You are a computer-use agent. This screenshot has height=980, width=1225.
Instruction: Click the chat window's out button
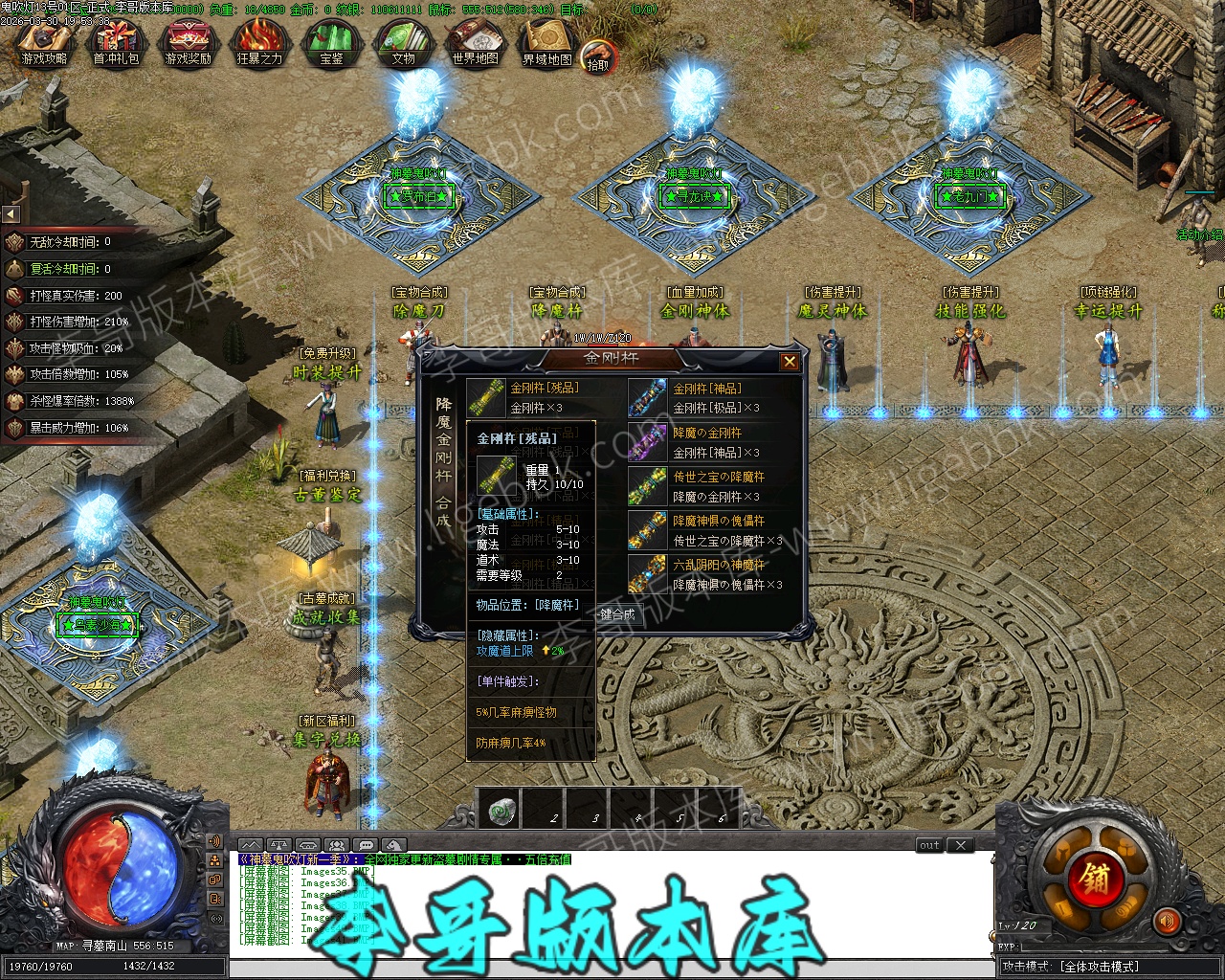[x=930, y=845]
